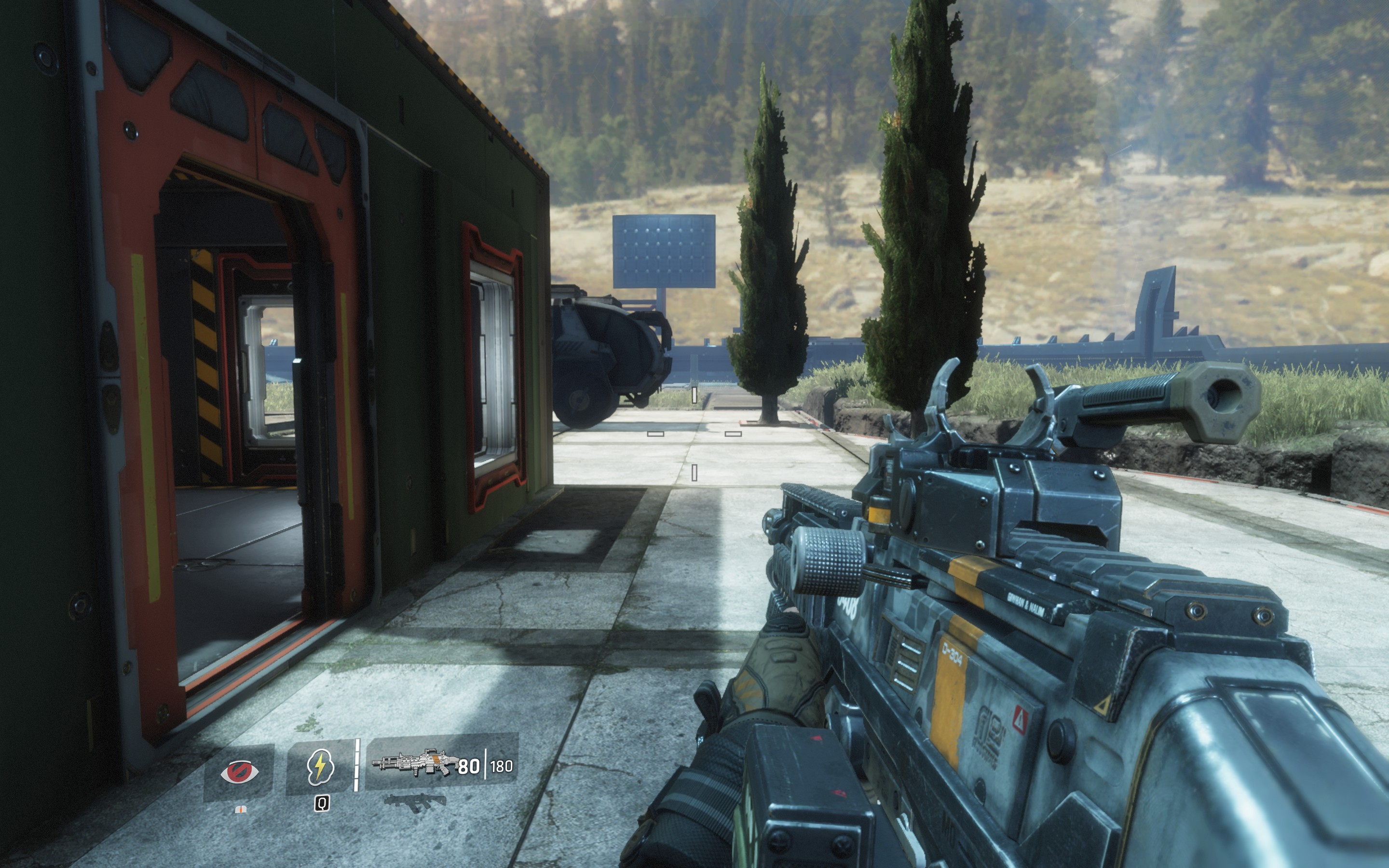Select the white crosshair at screen center
This screenshot has height=868, width=1389.
click(694, 434)
